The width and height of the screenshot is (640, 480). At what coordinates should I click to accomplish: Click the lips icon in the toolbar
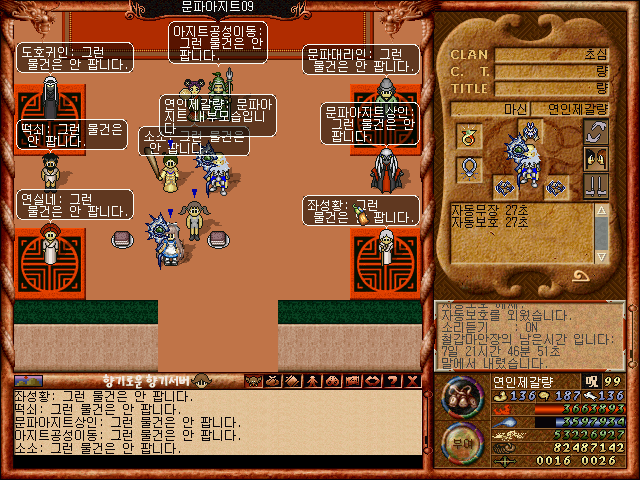click(x=371, y=380)
